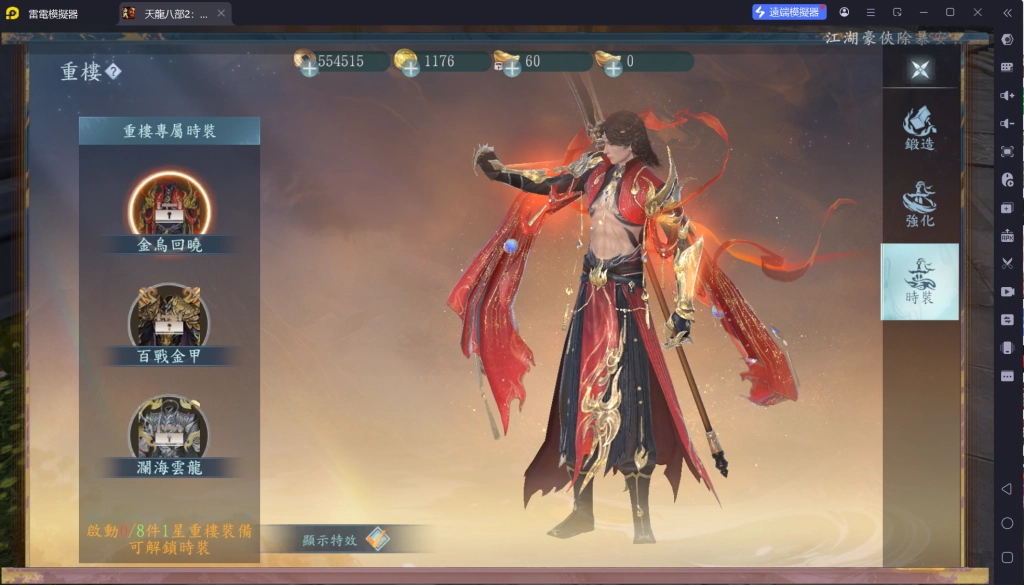This screenshot has width=1024, height=585.
Task: Minimize the emulator window
Action: (x=923, y=12)
